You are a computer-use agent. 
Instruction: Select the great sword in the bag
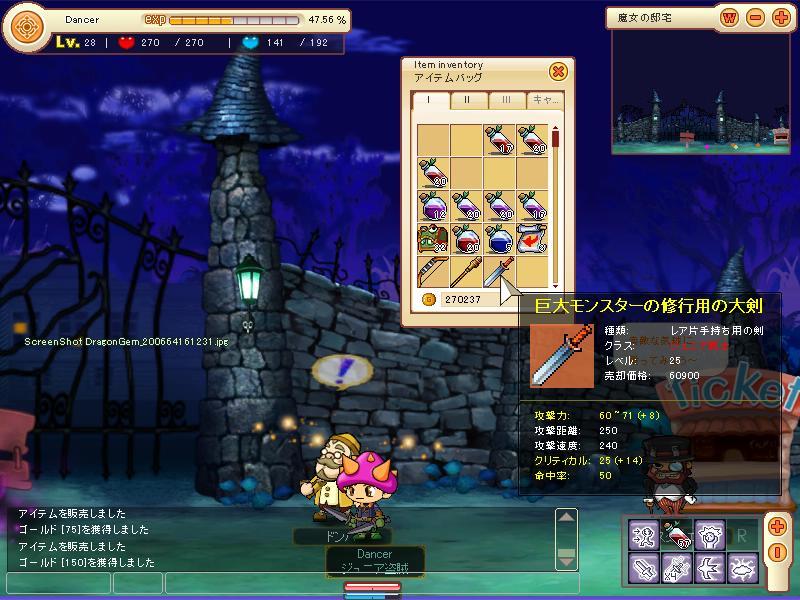pyautogui.click(x=499, y=272)
